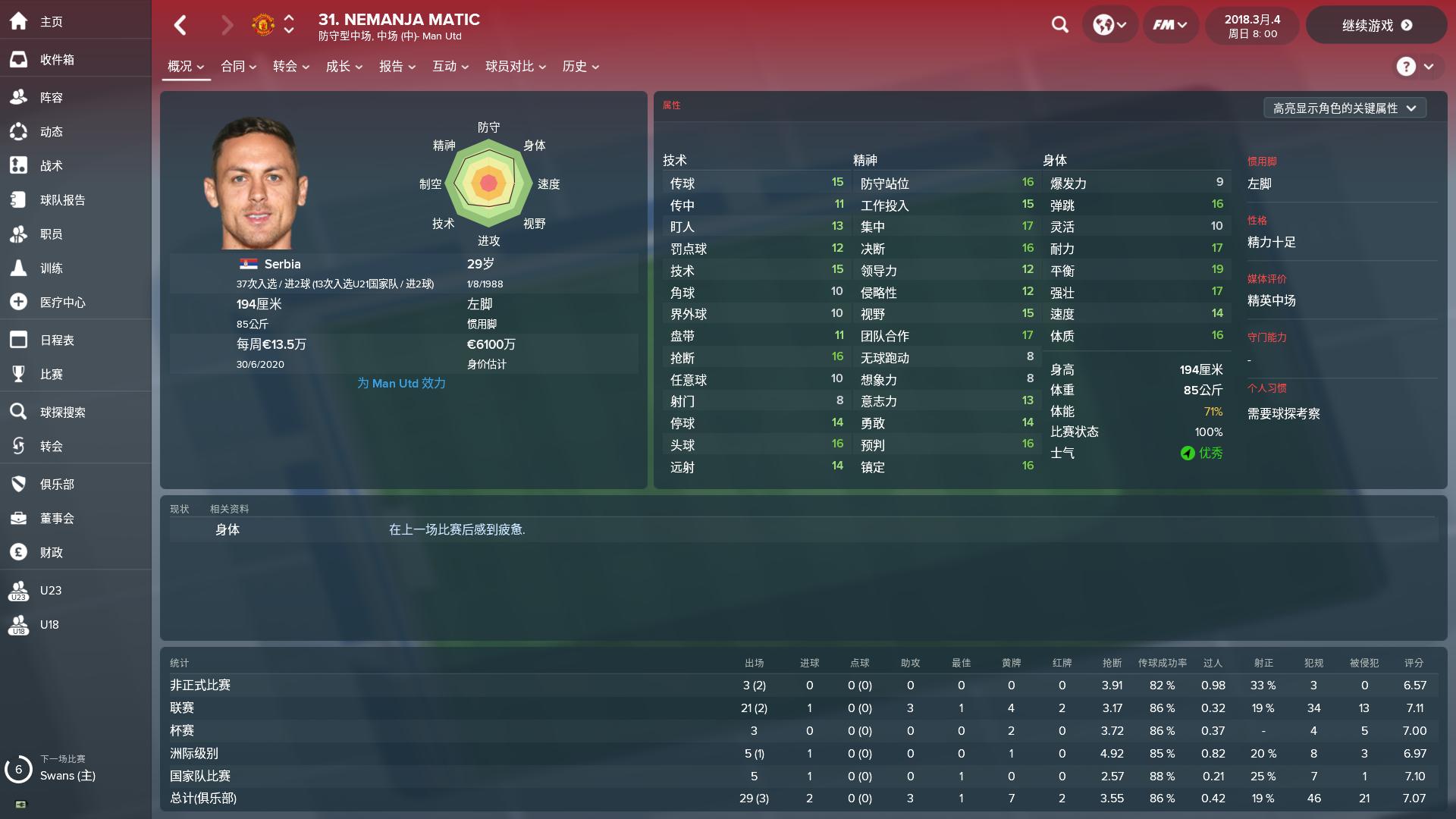This screenshot has height=819, width=1456.
Task: Click the 为 Man Utd 效力 link
Action: [400, 383]
